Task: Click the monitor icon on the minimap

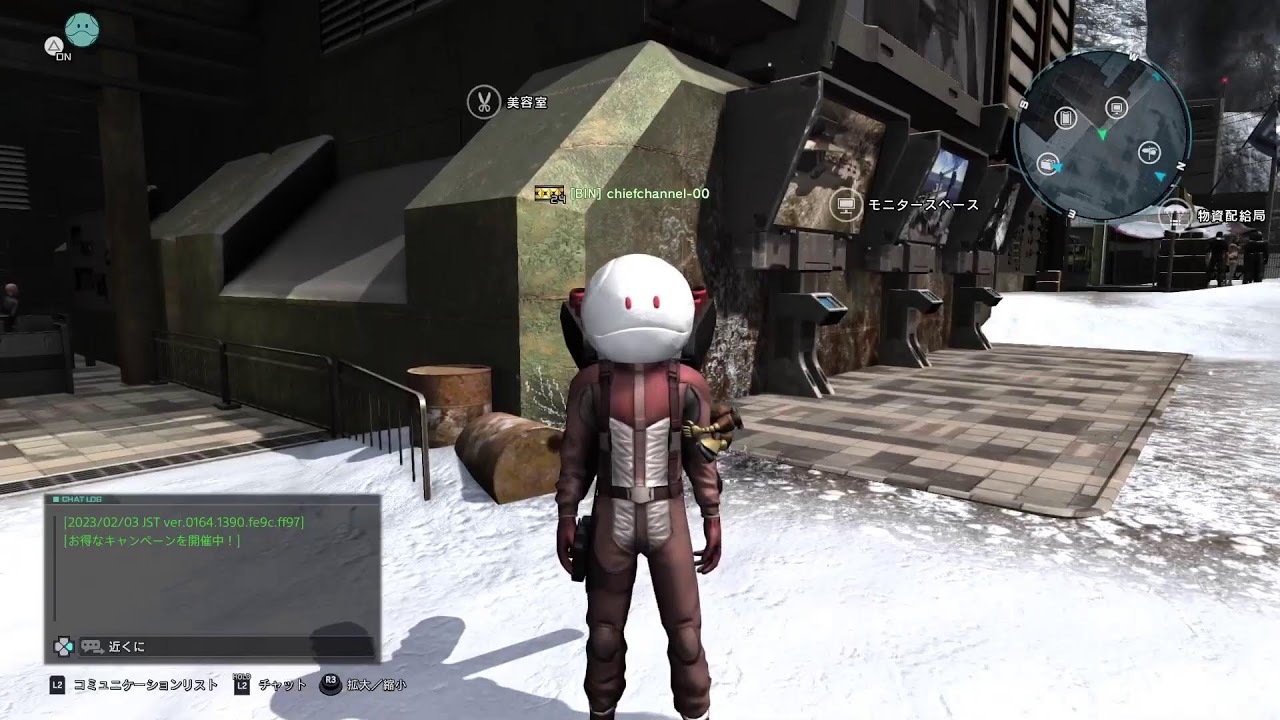Action: pos(1117,107)
